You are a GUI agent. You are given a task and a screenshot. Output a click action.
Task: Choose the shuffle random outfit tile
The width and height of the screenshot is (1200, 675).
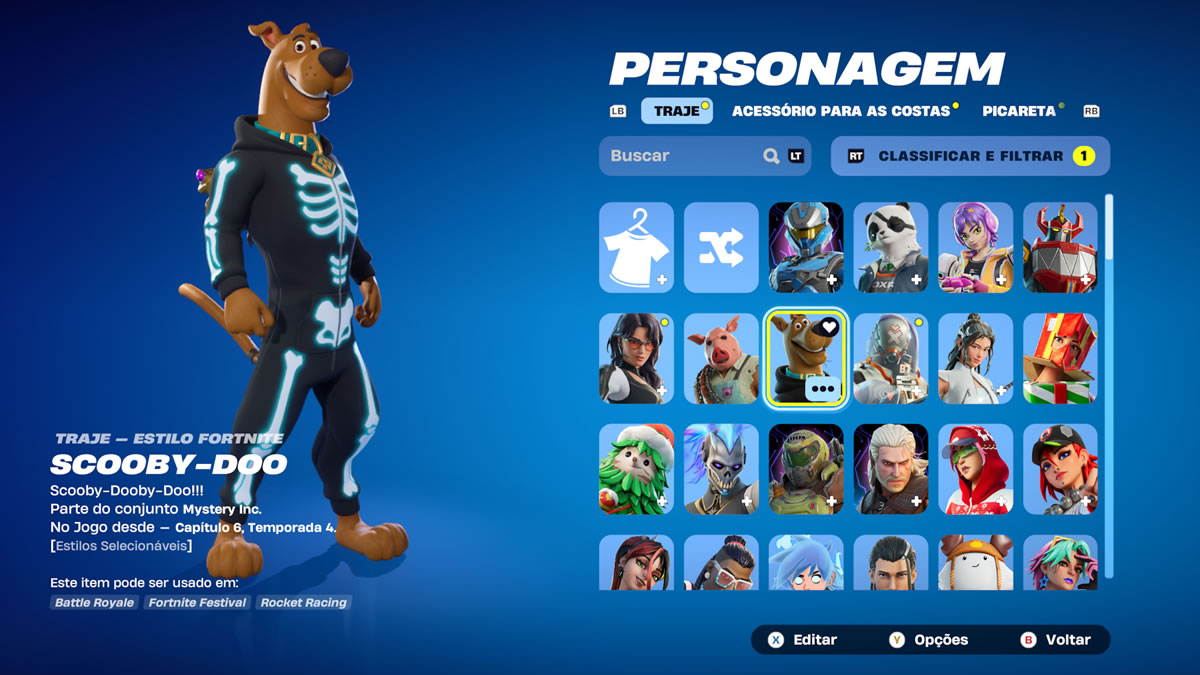(x=721, y=247)
